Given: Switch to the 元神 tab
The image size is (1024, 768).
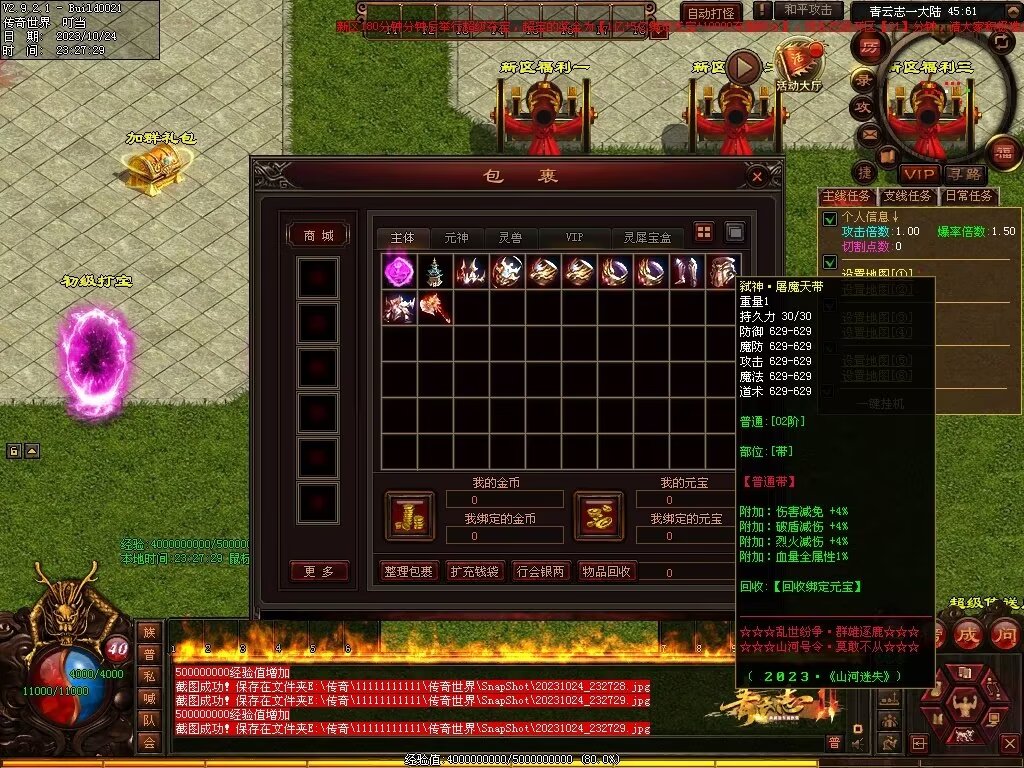Looking at the screenshot, I should tap(456, 238).
